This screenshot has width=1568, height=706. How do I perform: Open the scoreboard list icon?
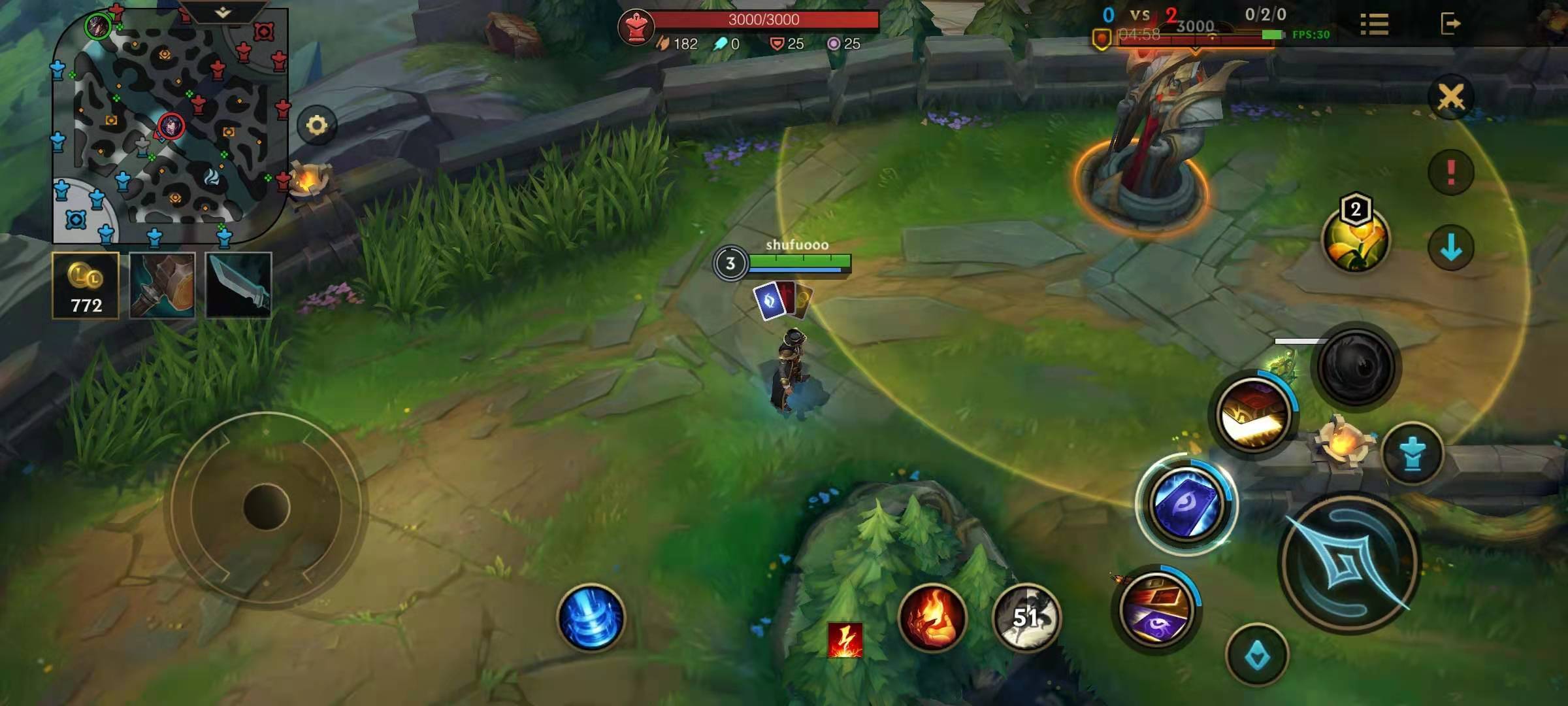tap(1374, 24)
